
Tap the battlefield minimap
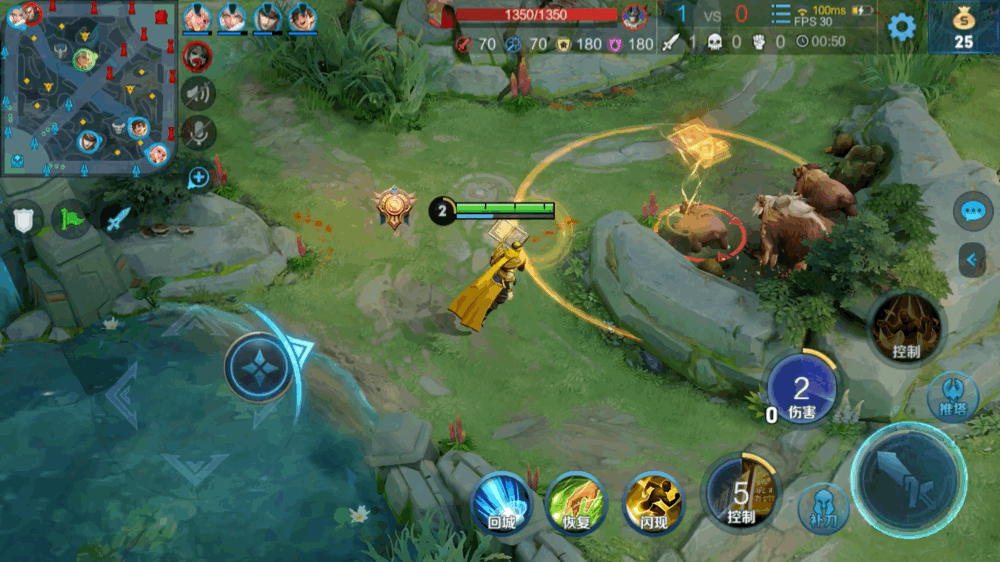89,87
